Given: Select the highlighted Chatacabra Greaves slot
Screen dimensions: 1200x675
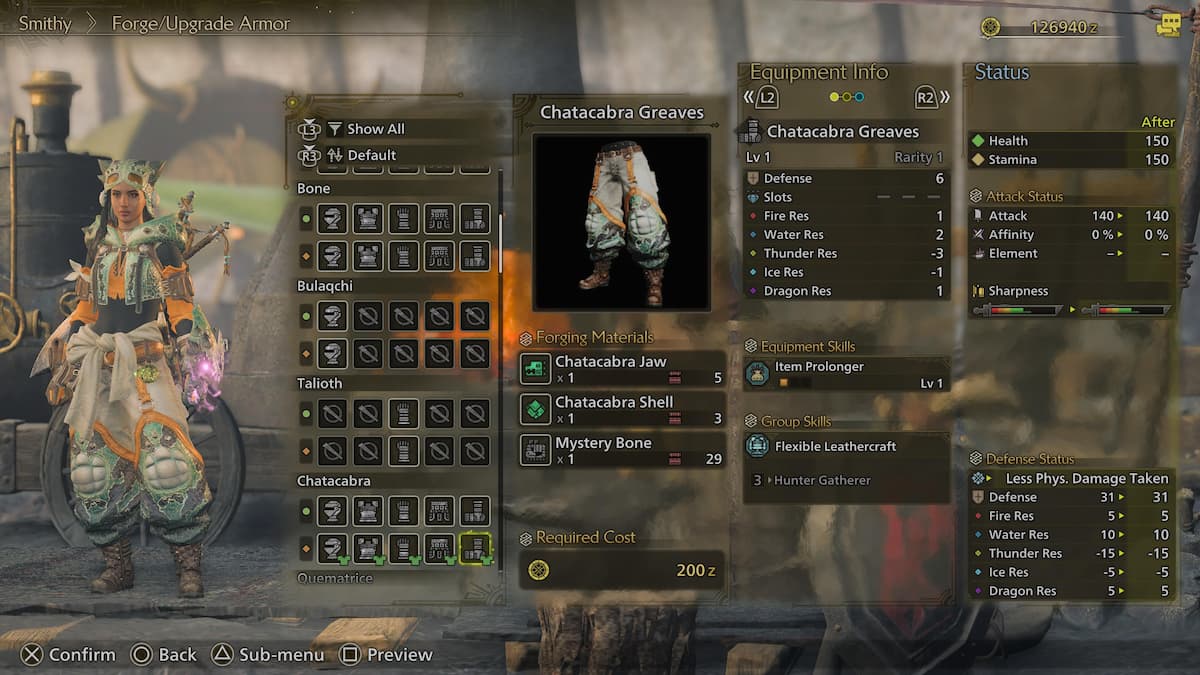Looking at the screenshot, I should click(x=474, y=547).
